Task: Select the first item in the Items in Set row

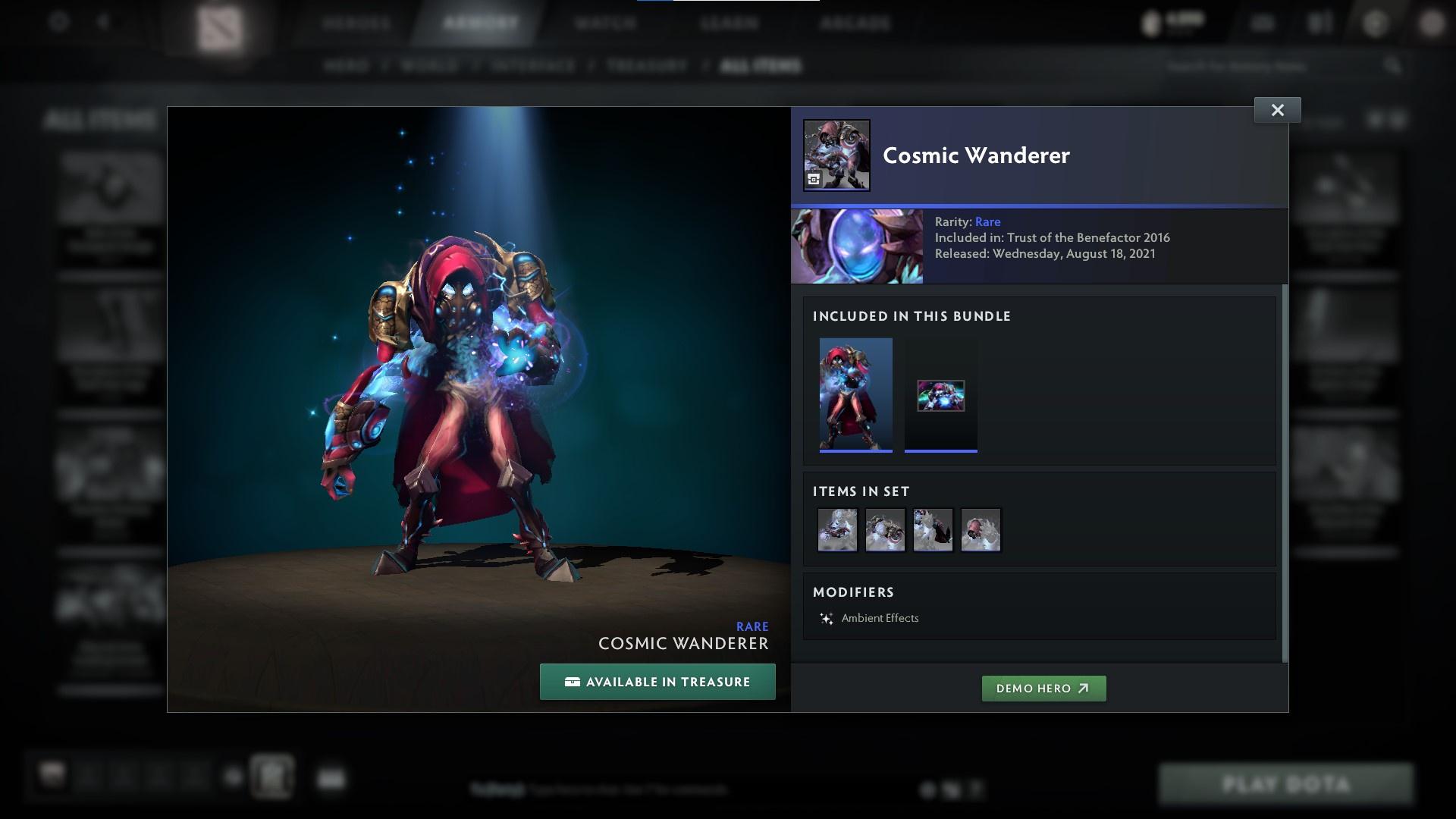Action: 837,529
